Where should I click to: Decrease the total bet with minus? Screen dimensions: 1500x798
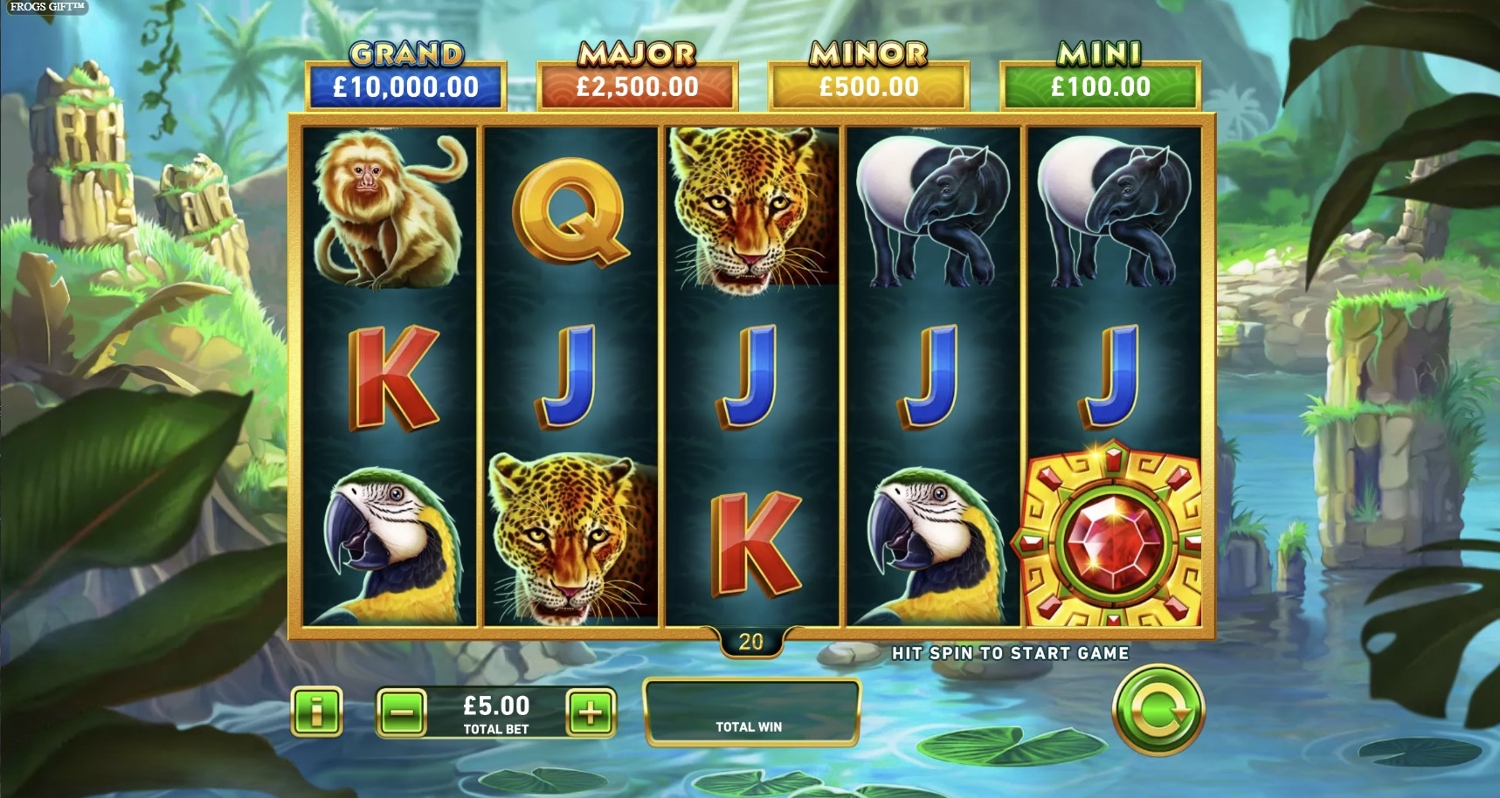(x=401, y=713)
